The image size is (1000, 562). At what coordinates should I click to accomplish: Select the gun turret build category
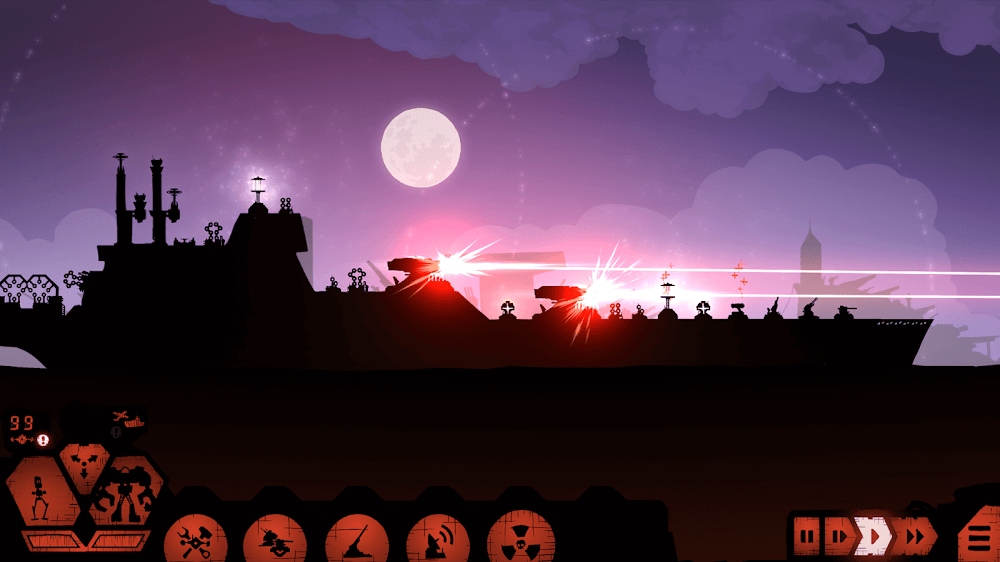tap(275, 541)
